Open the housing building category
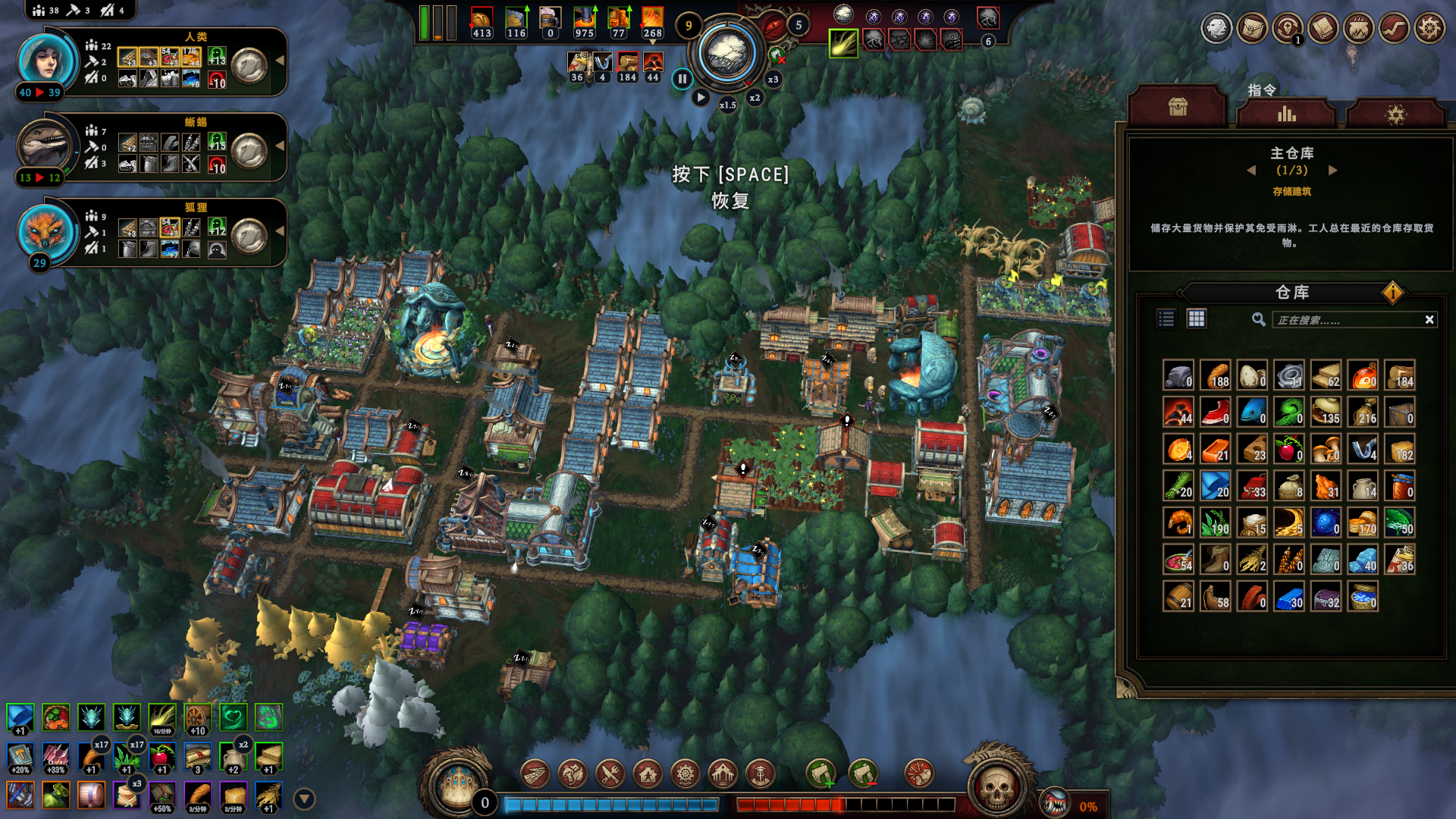This screenshot has width=1456, height=819. [648, 774]
